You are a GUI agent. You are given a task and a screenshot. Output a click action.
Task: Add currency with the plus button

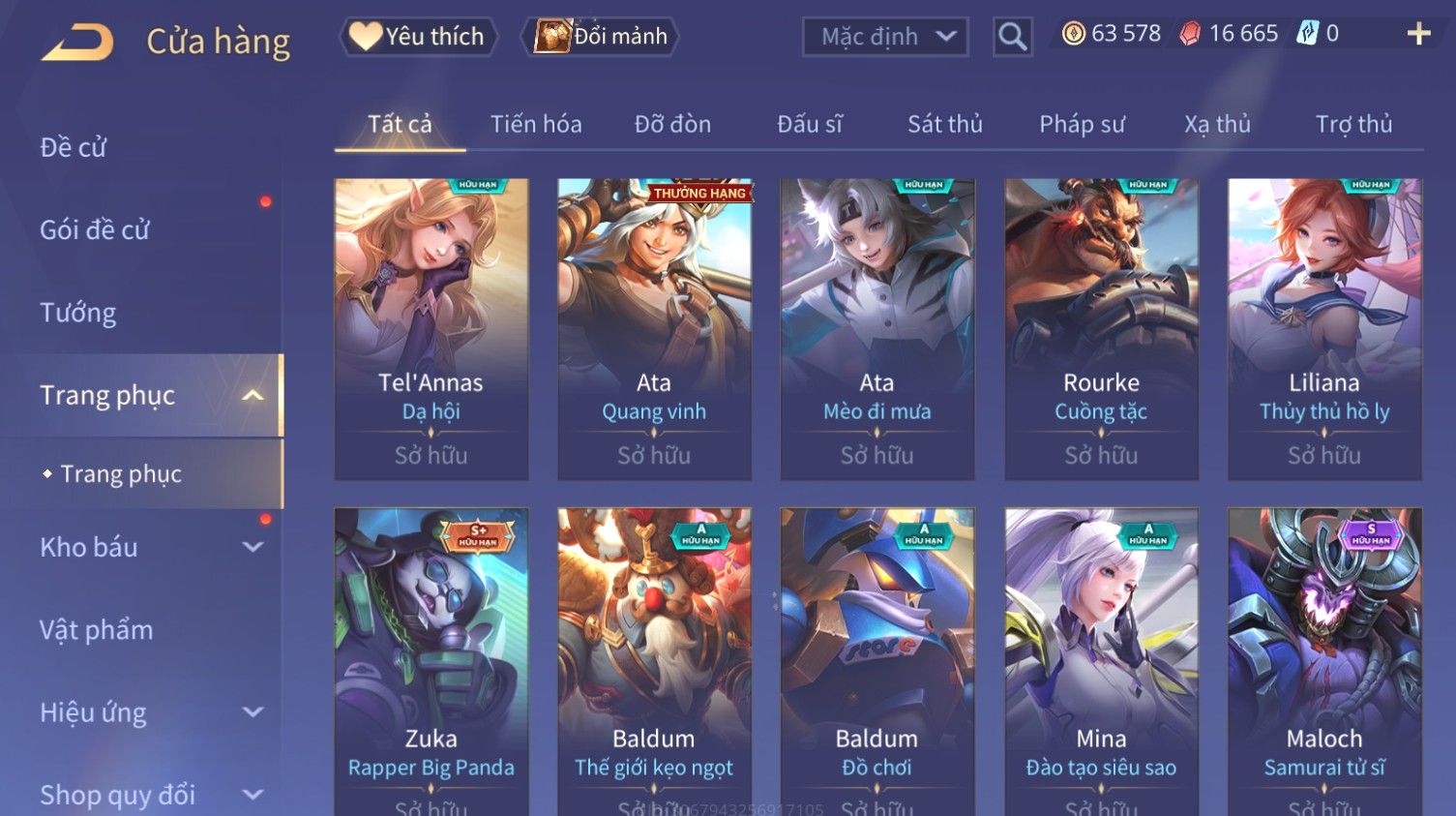[x=1418, y=34]
